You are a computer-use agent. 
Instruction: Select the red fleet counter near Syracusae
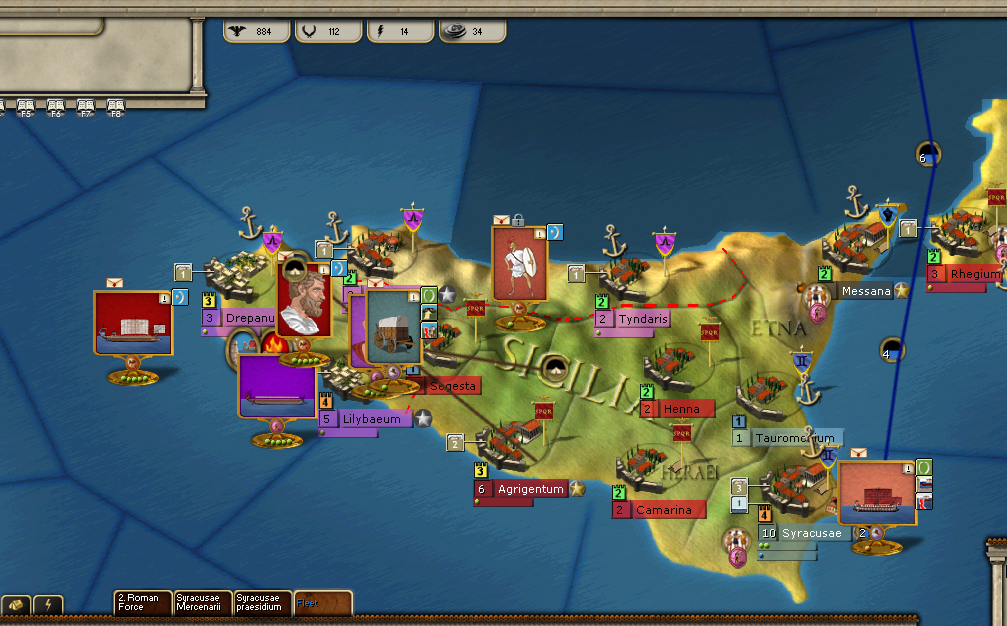tap(876, 494)
